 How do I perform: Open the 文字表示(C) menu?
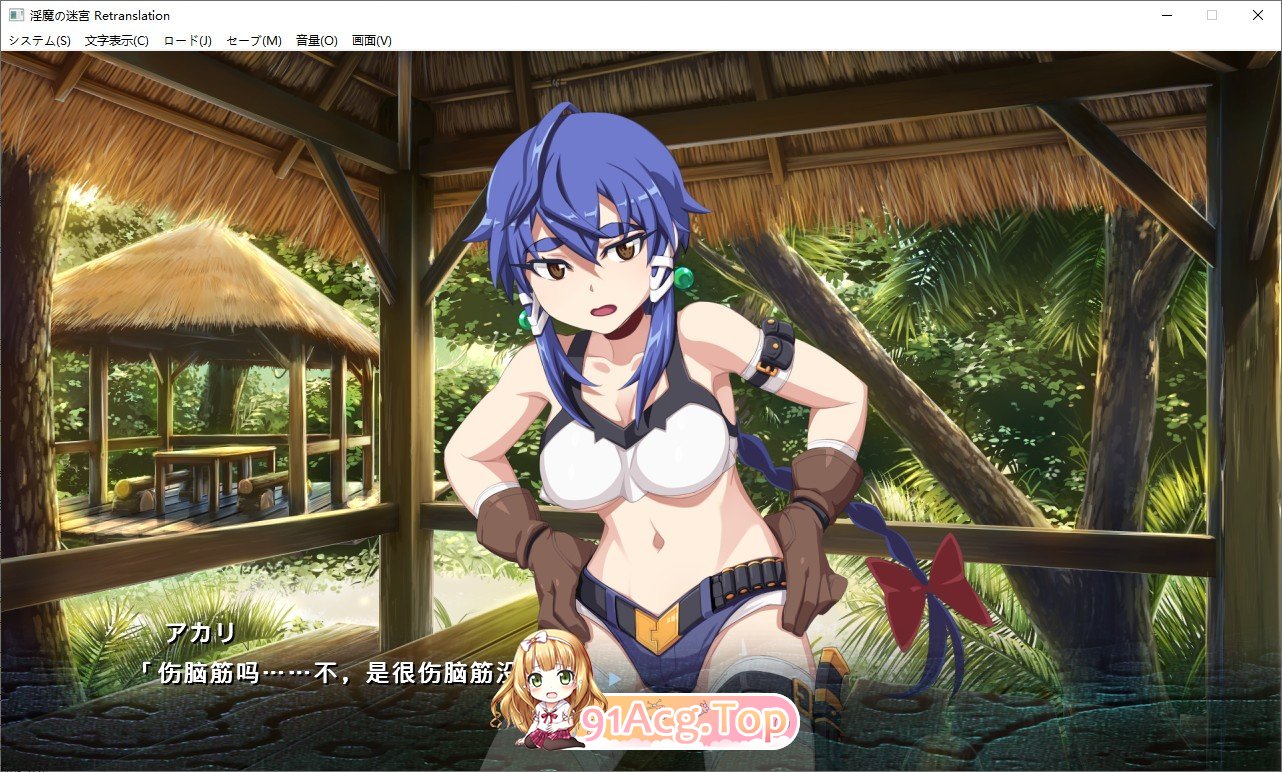114,40
